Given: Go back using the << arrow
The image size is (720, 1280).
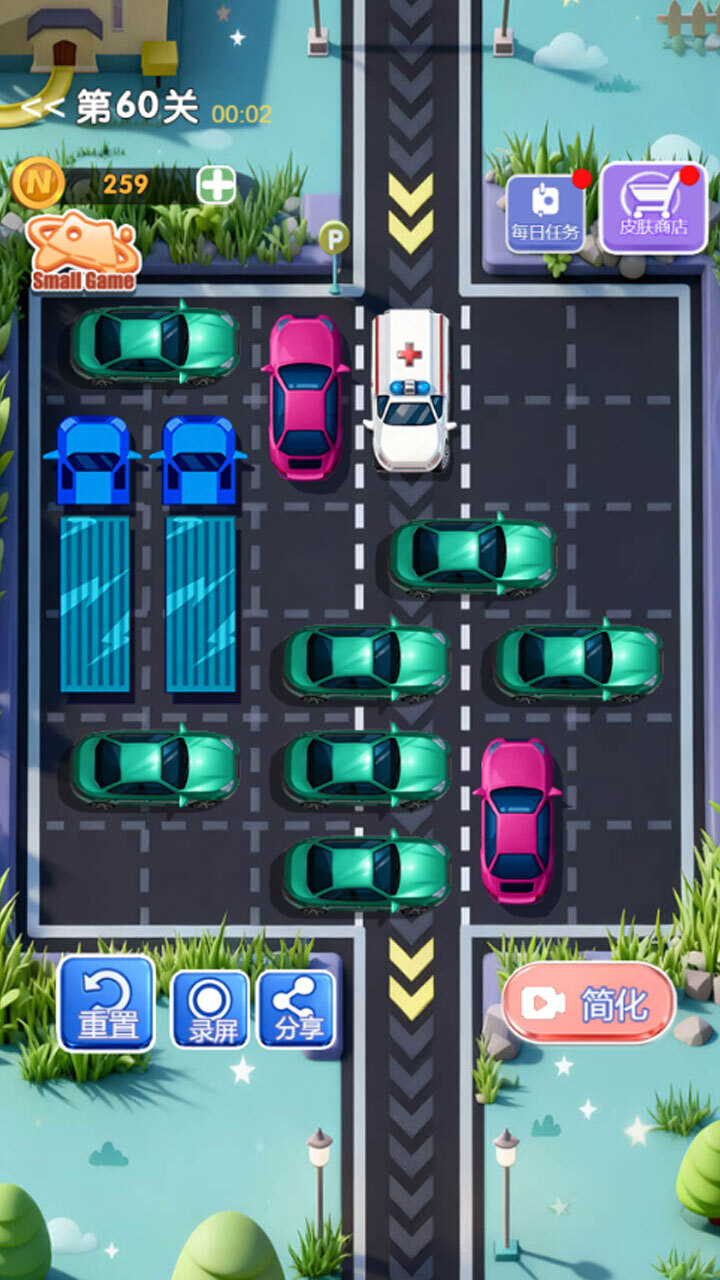Looking at the screenshot, I should (x=44, y=108).
